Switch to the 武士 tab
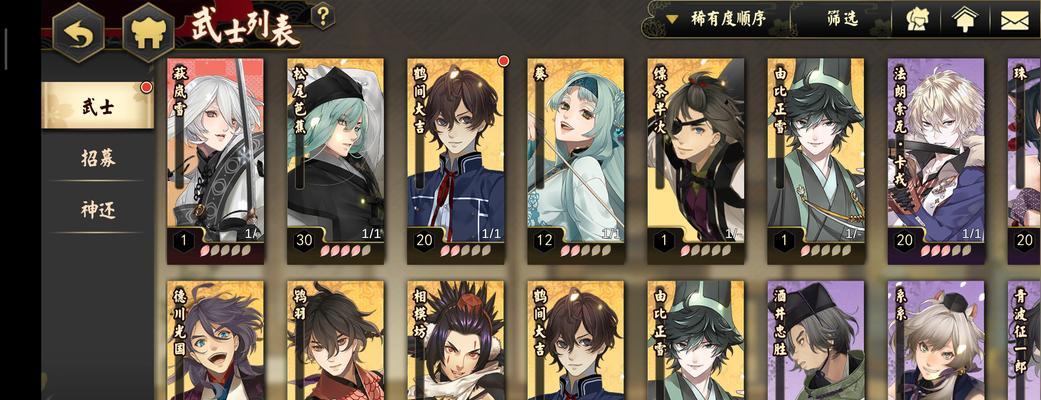 pyautogui.click(x=98, y=107)
